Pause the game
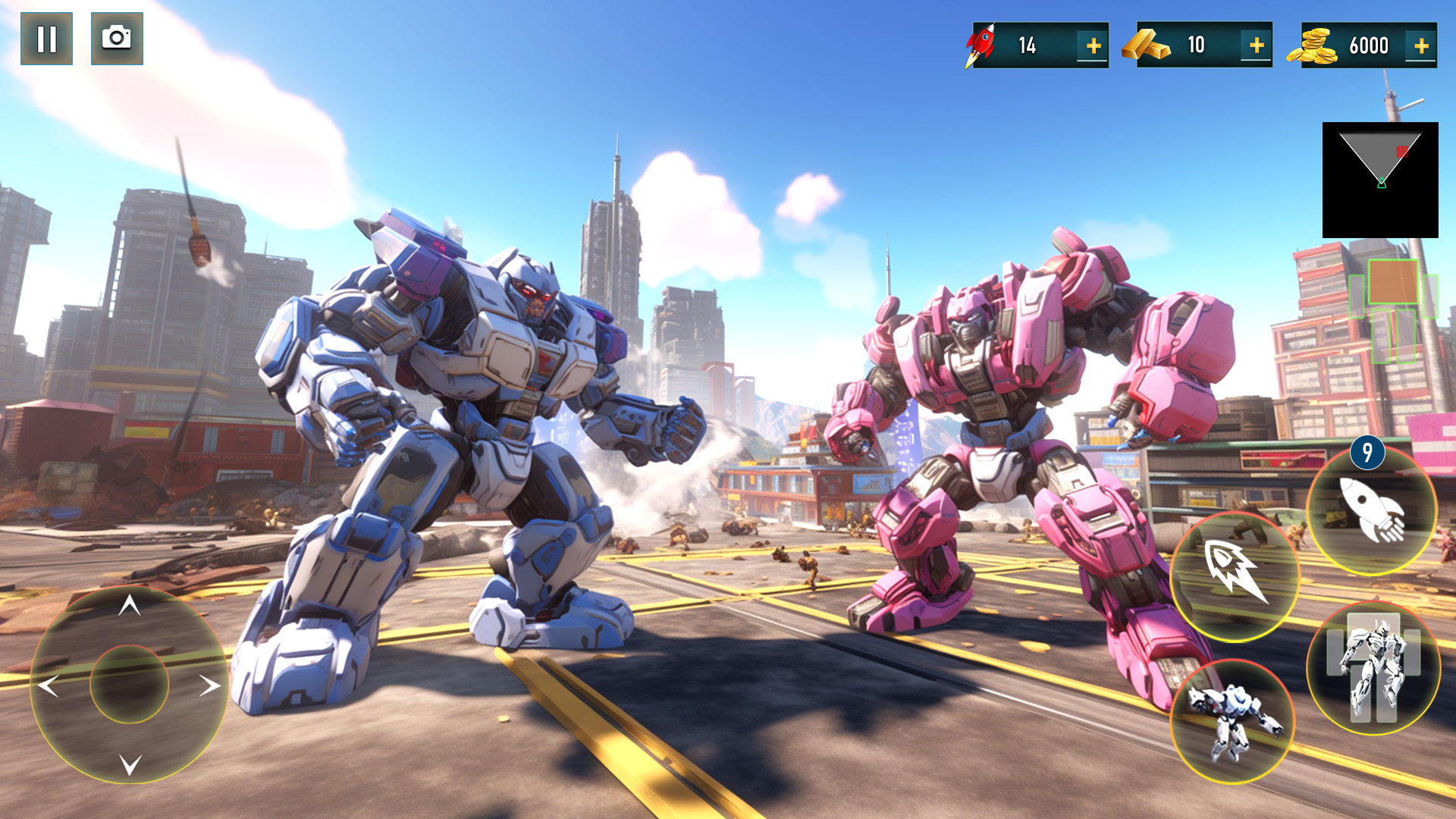Screen dimensions: 1456x819 [x=45, y=39]
